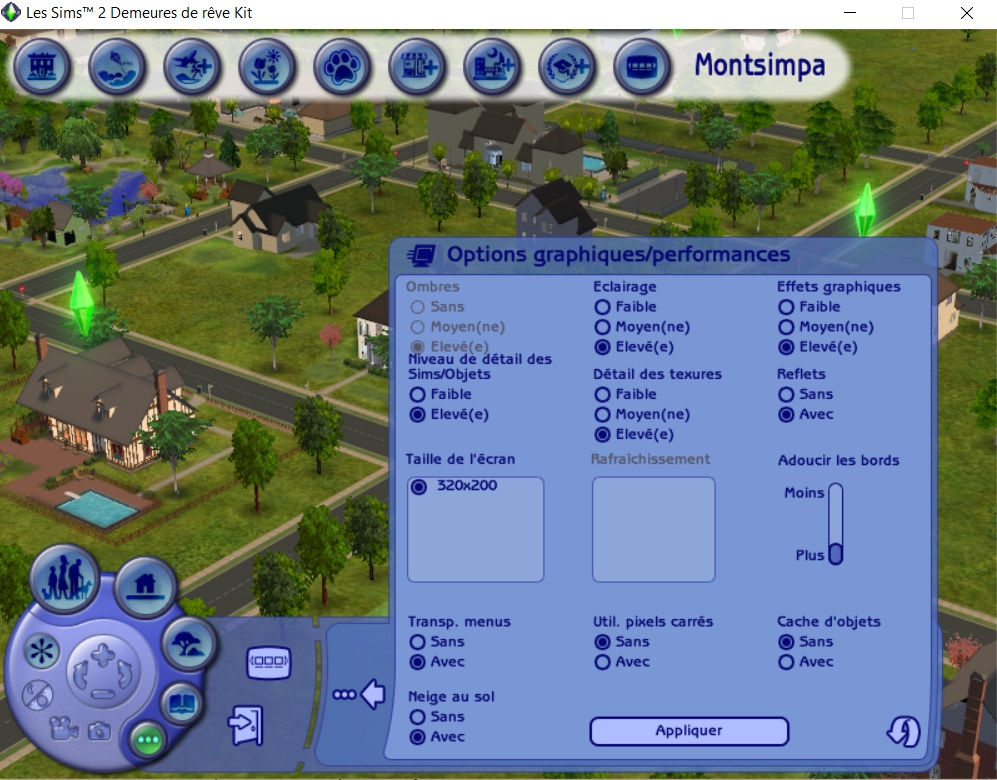The image size is (997, 780).
Task: Enable Util. pixels carrés with Avec
Action: (602, 662)
